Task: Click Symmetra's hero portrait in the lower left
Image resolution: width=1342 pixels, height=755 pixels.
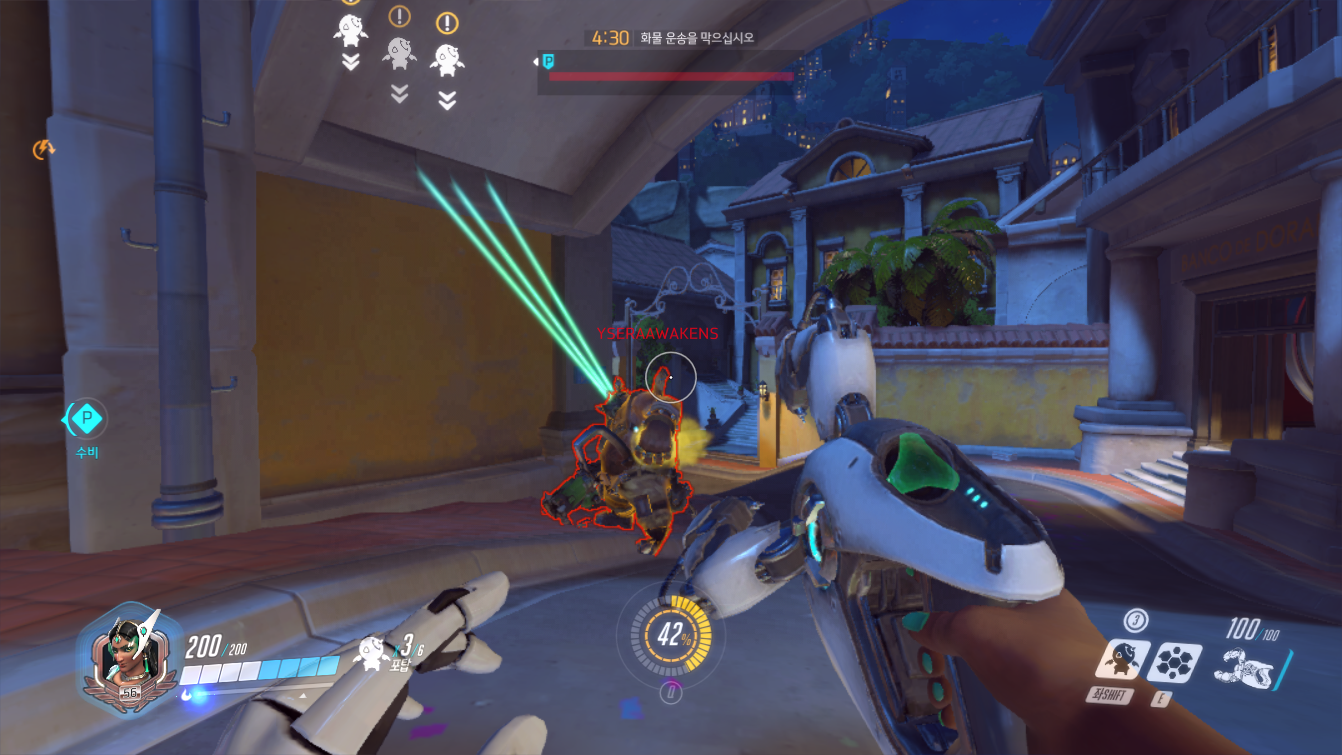Action: 129,655
